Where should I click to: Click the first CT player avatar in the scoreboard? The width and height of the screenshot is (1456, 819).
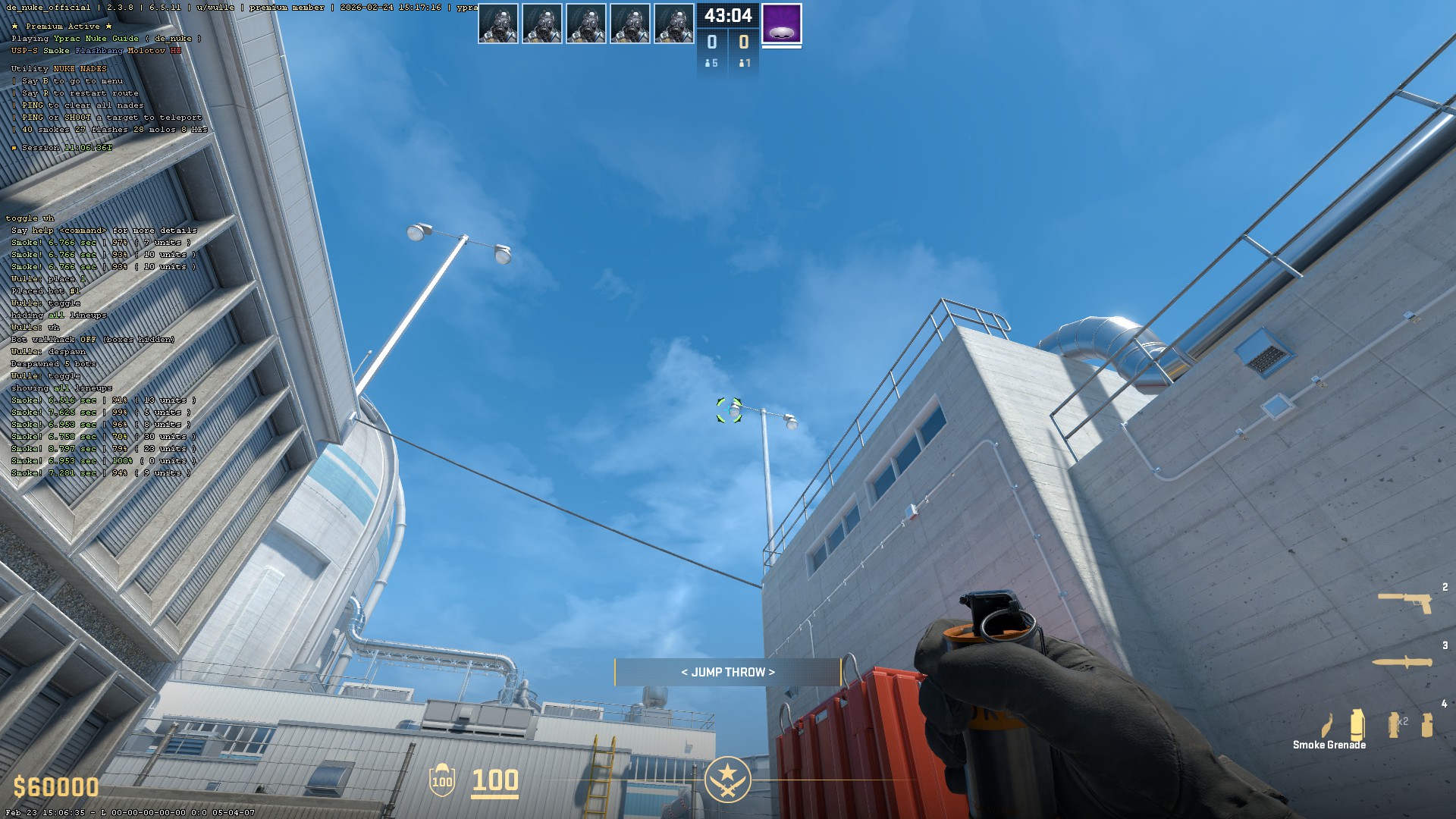tap(499, 22)
